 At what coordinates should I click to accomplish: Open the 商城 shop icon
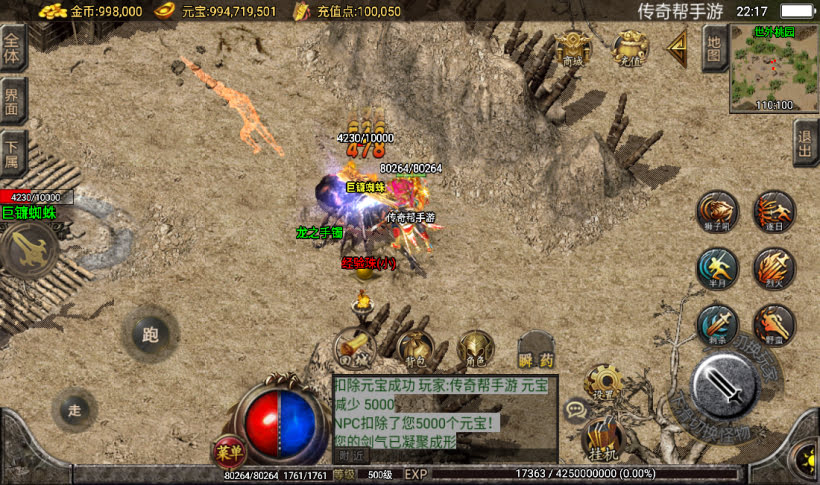click(x=574, y=47)
